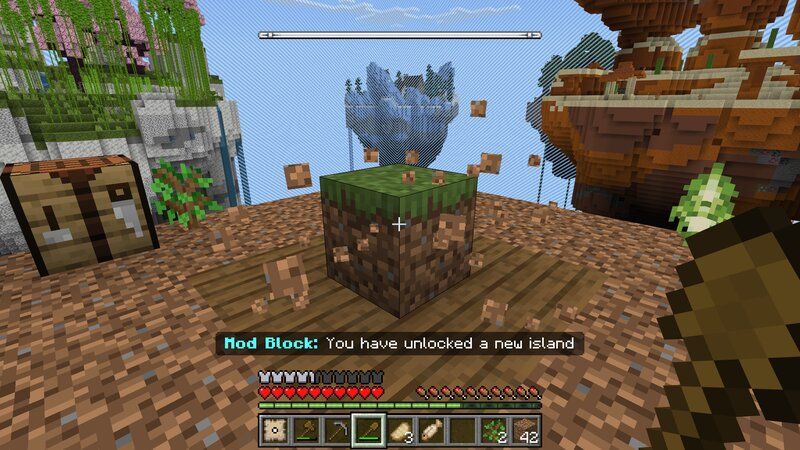Select the bread stack of 3
Viewport: 800px width, 450px height.
point(400,431)
